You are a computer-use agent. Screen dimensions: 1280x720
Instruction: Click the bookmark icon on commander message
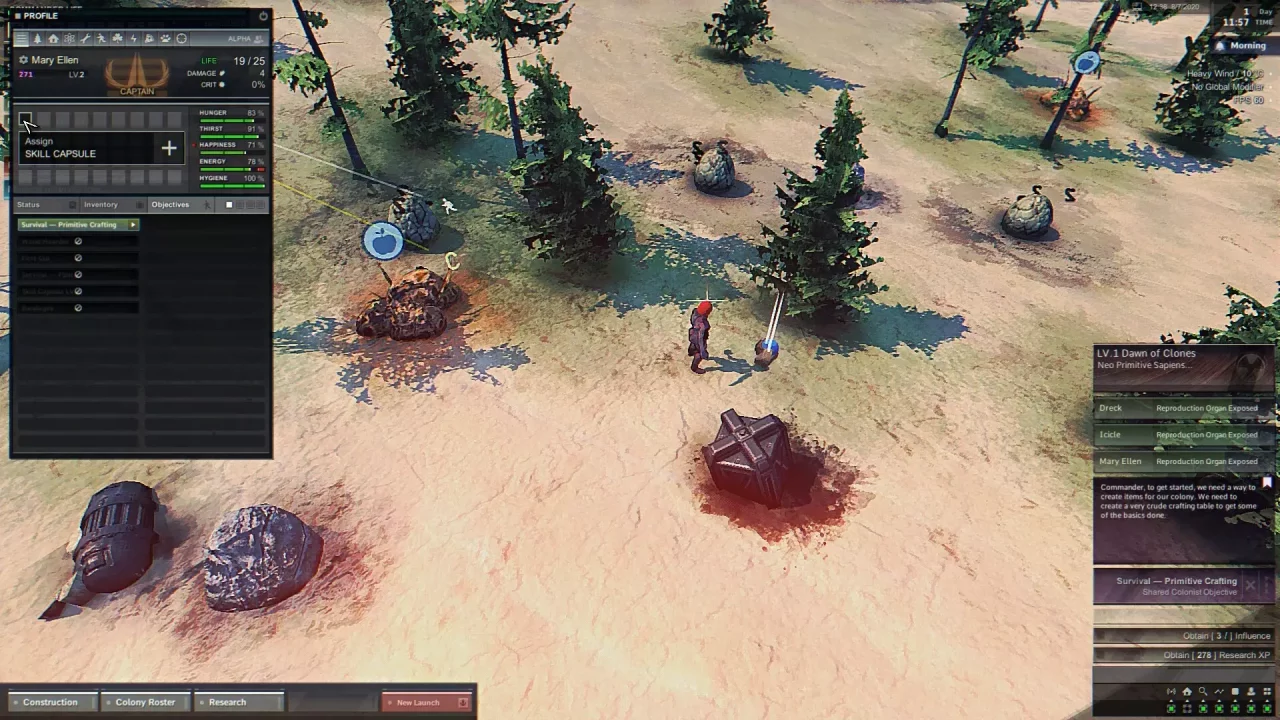(x=1267, y=482)
